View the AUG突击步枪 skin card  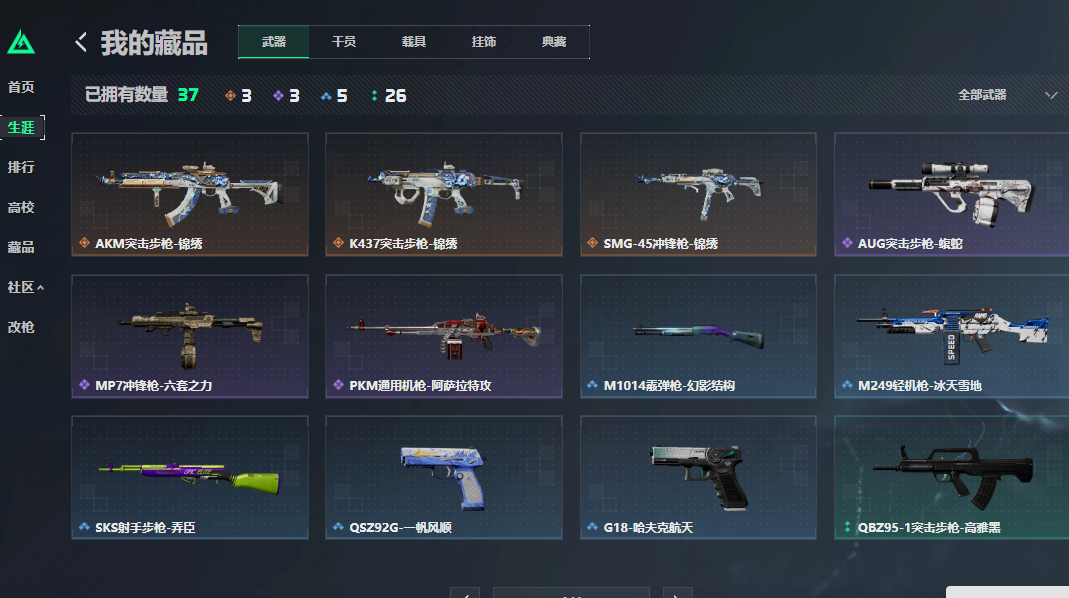(951, 195)
